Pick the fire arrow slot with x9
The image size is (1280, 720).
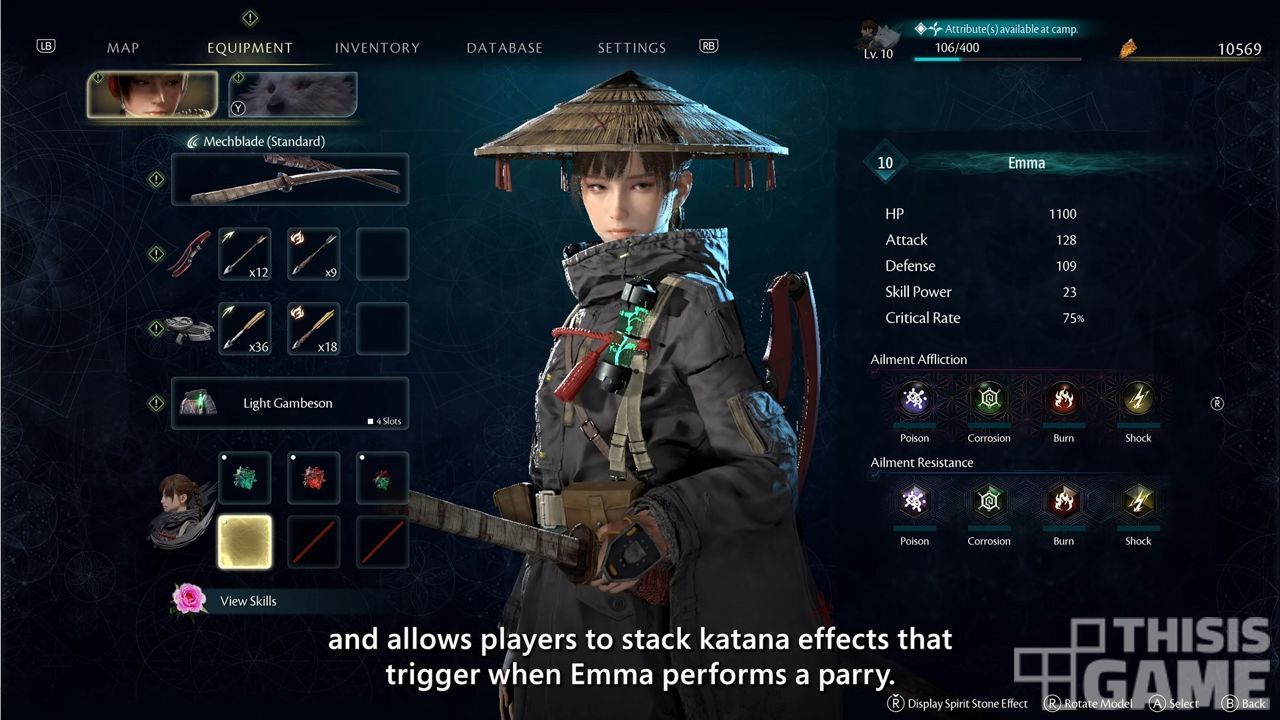(x=314, y=254)
